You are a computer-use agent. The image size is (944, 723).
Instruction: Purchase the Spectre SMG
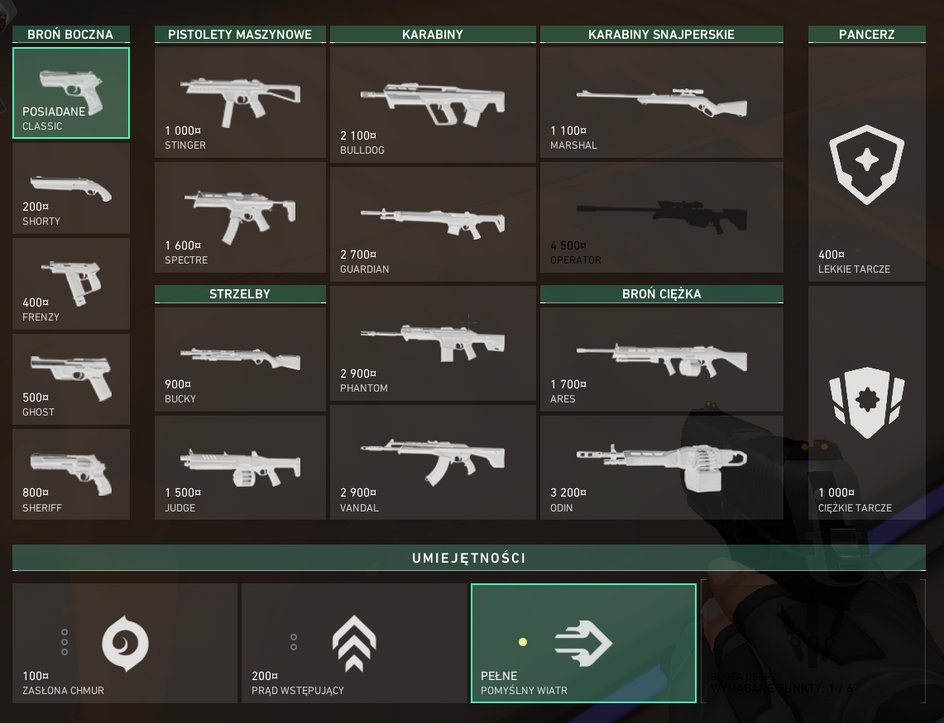240,216
